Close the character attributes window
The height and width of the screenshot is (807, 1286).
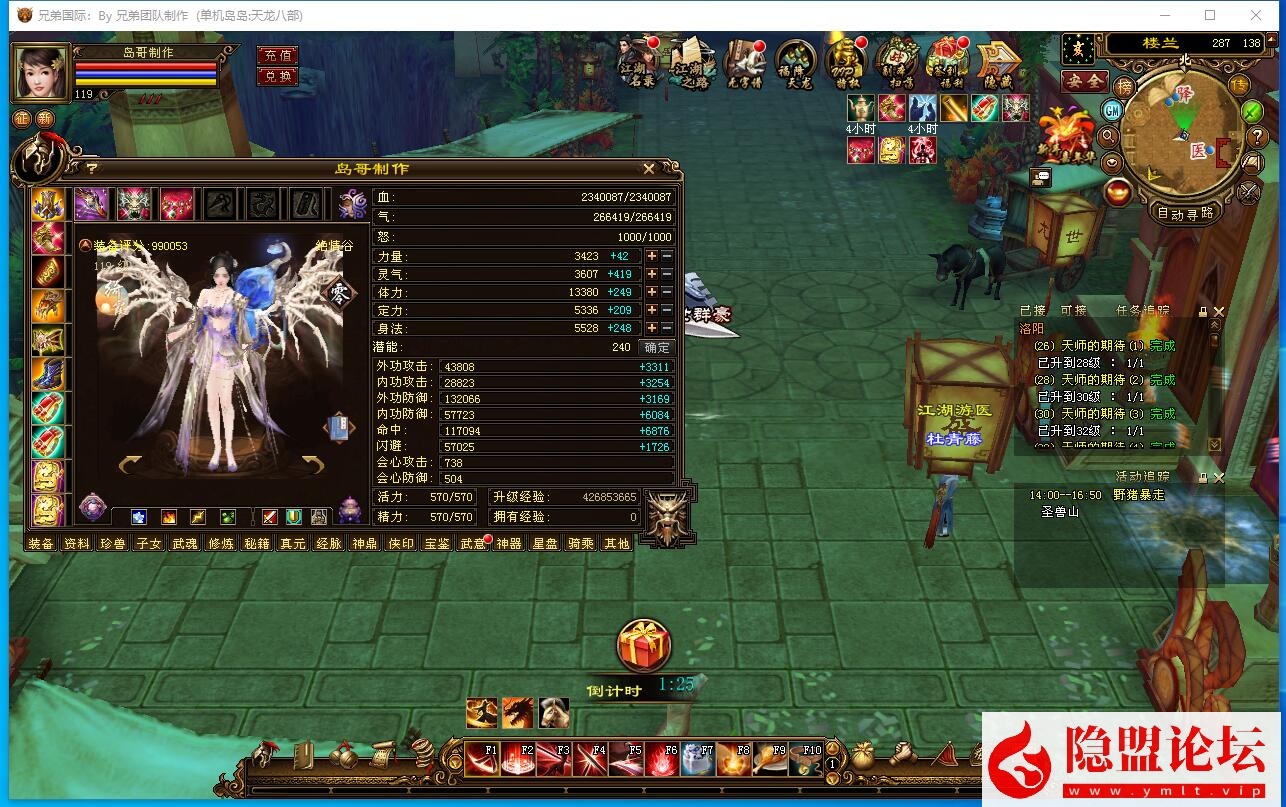[649, 169]
